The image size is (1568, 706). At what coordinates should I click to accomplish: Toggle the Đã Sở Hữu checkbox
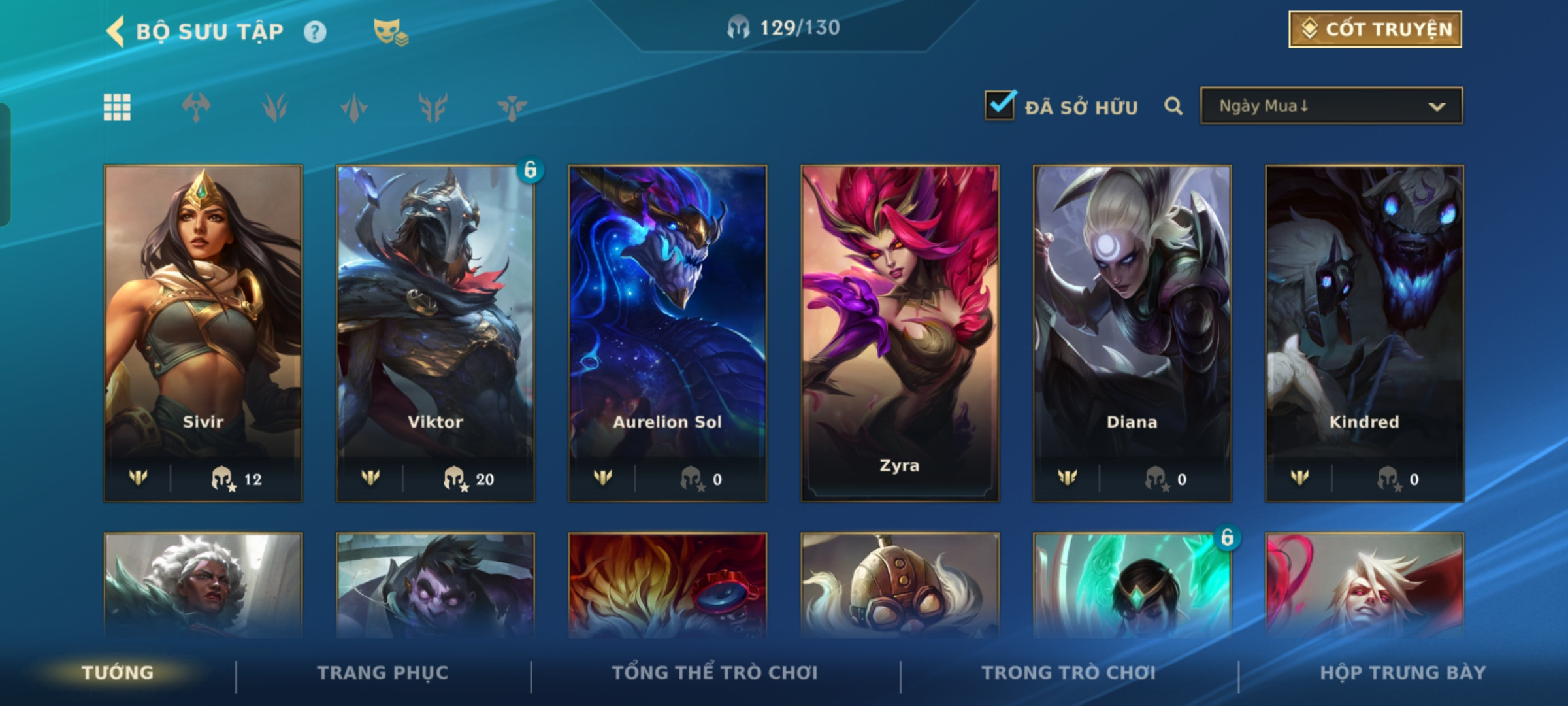(x=1000, y=106)
